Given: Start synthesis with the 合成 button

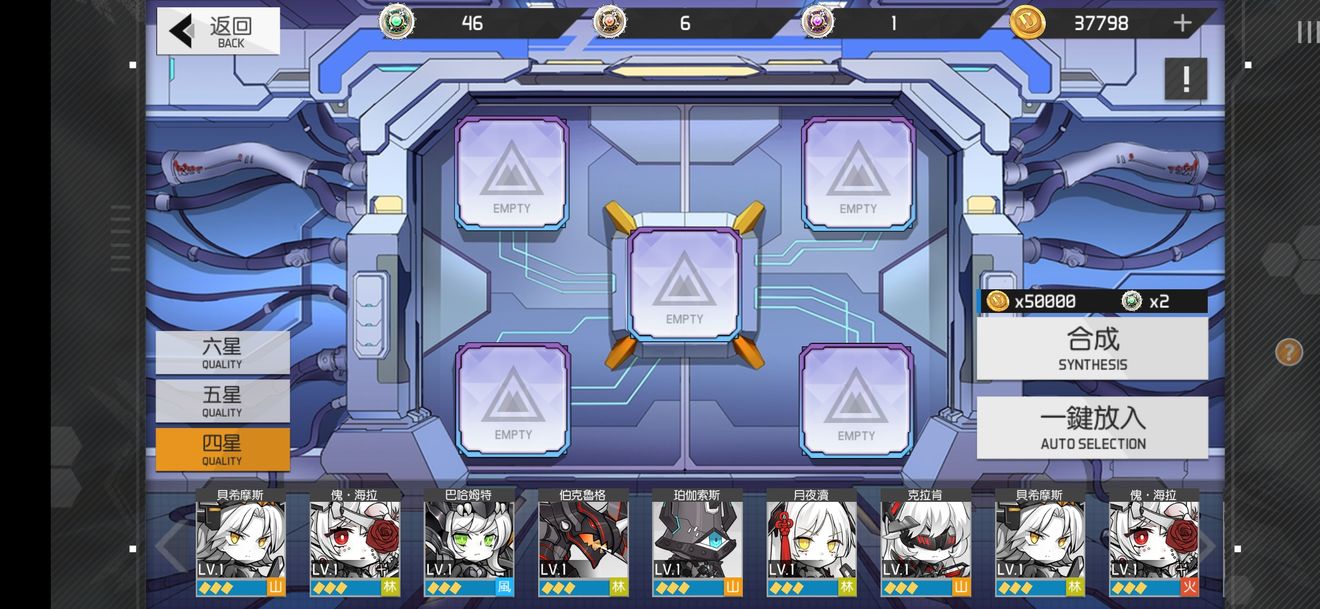Looking at the screenshot, I should click(x=1092, y=348).
